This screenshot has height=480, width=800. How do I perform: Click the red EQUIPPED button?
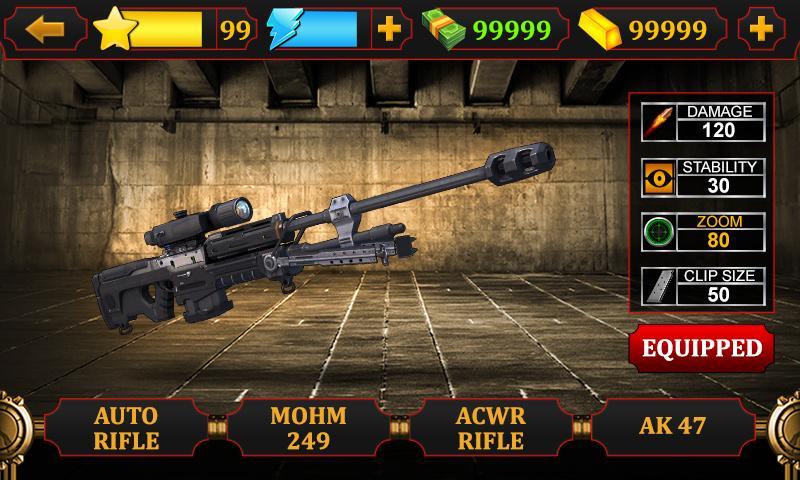click(701, 348)
